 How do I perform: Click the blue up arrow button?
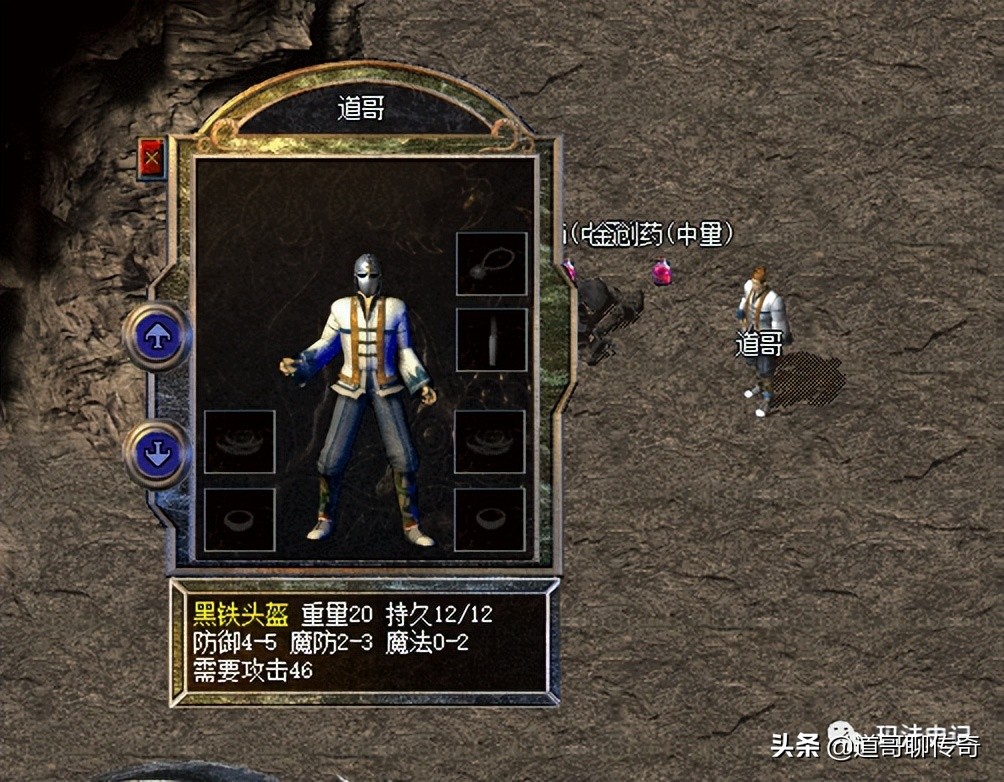[x=157, y=338]
